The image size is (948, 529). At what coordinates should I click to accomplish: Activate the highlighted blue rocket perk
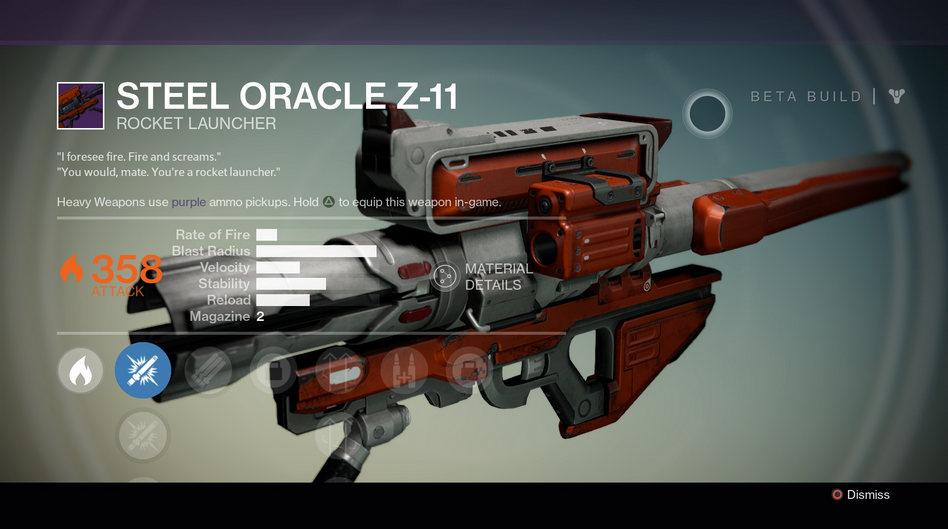[143, 371]
